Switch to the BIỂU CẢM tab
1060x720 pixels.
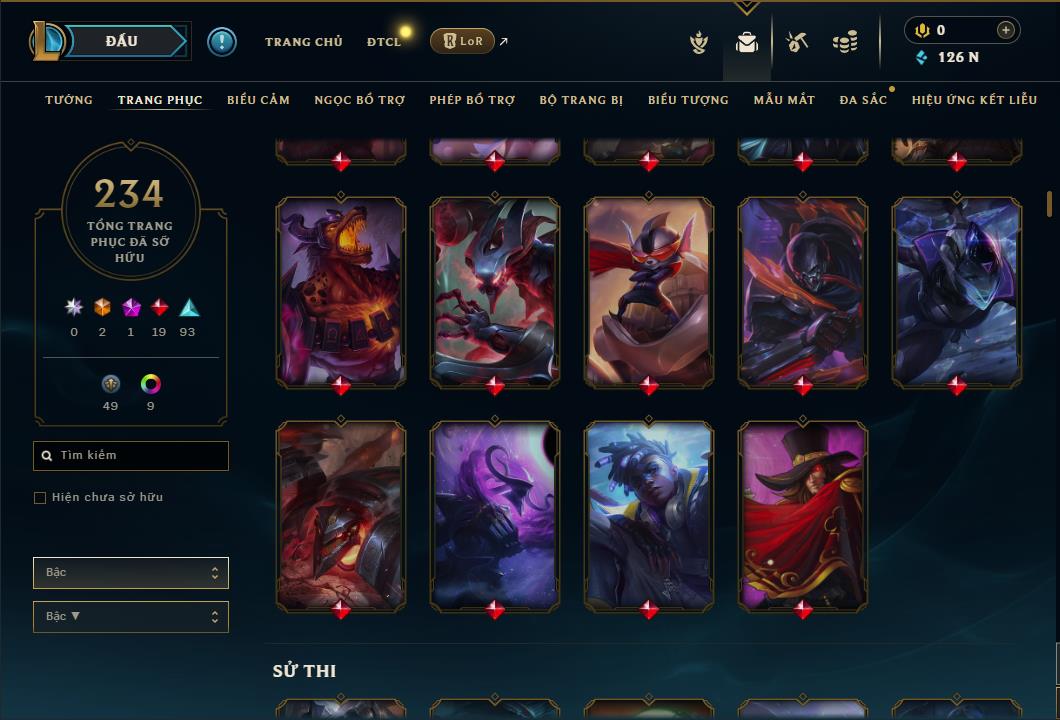[x=258, y=100]
